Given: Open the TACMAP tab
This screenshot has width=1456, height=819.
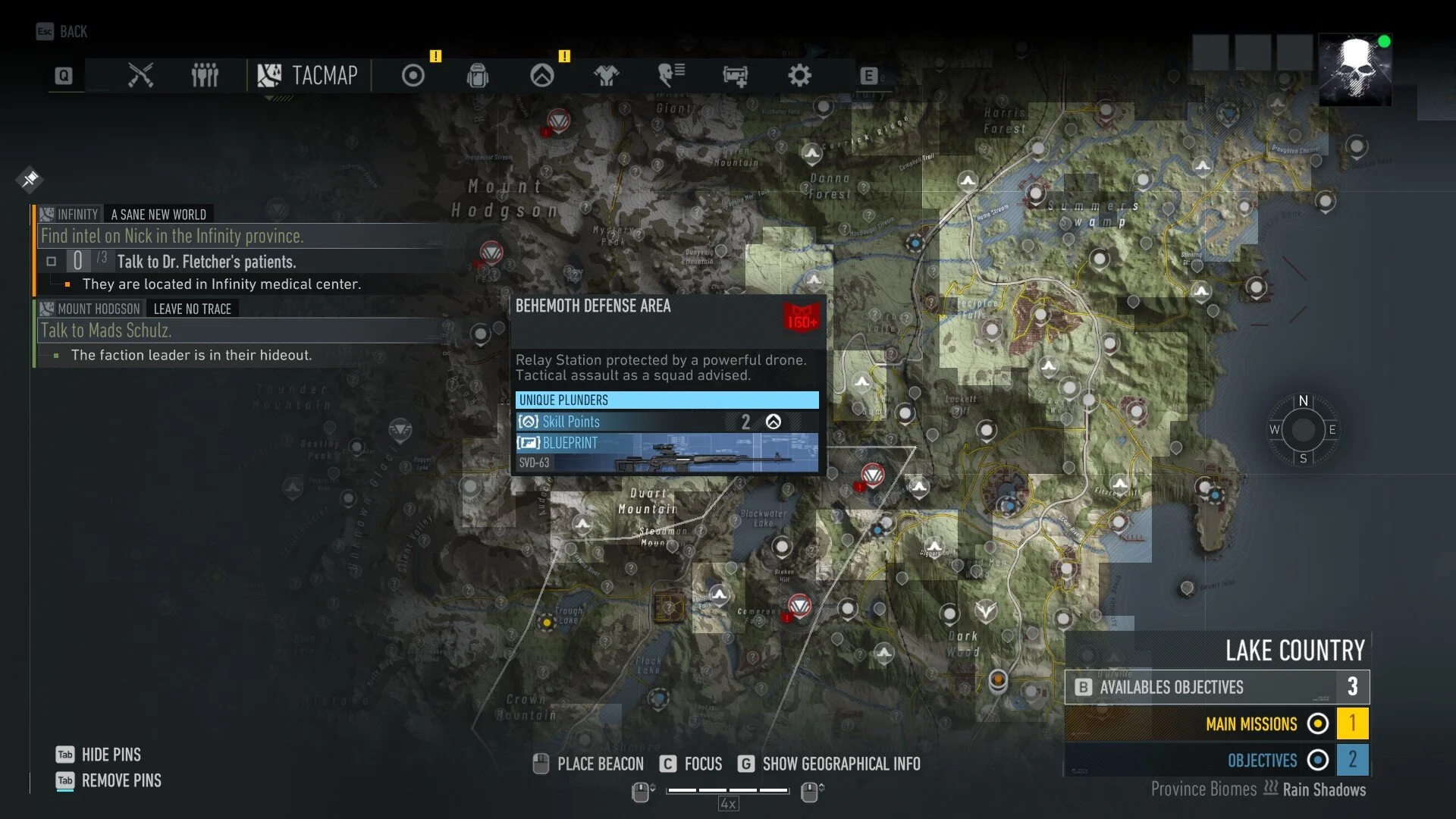Looking at the screenshot, I should pyautogui.click(x=308, y=76).
